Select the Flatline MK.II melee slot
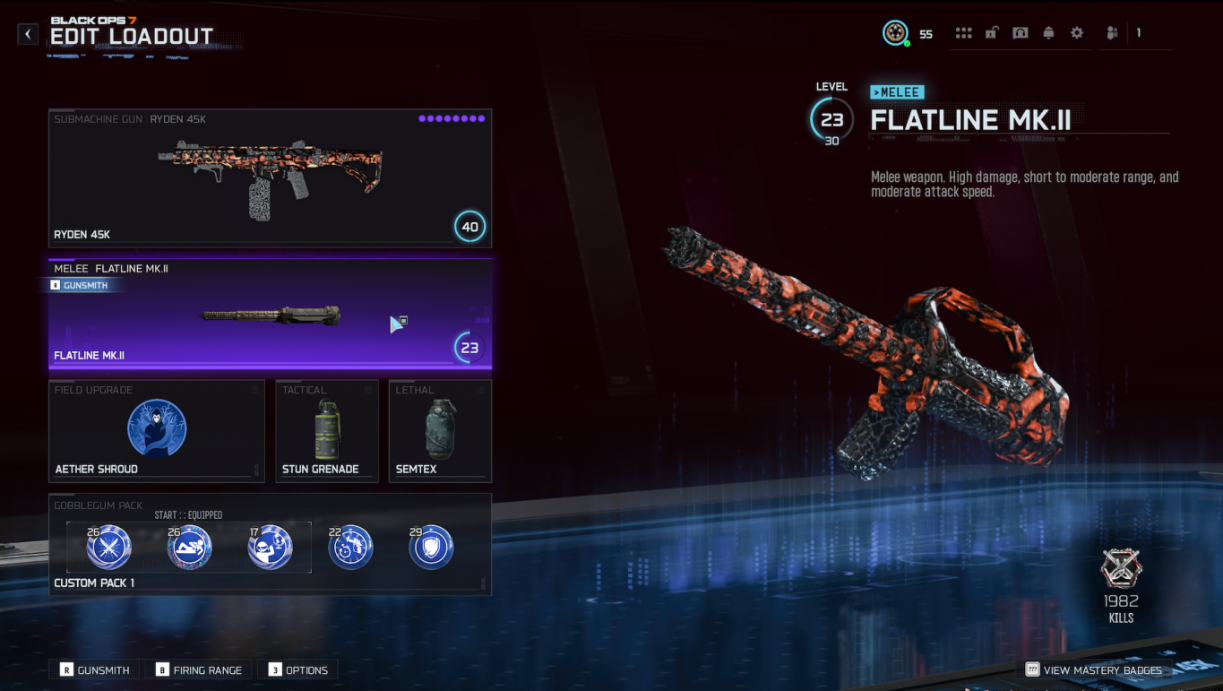 pos(270,315)
